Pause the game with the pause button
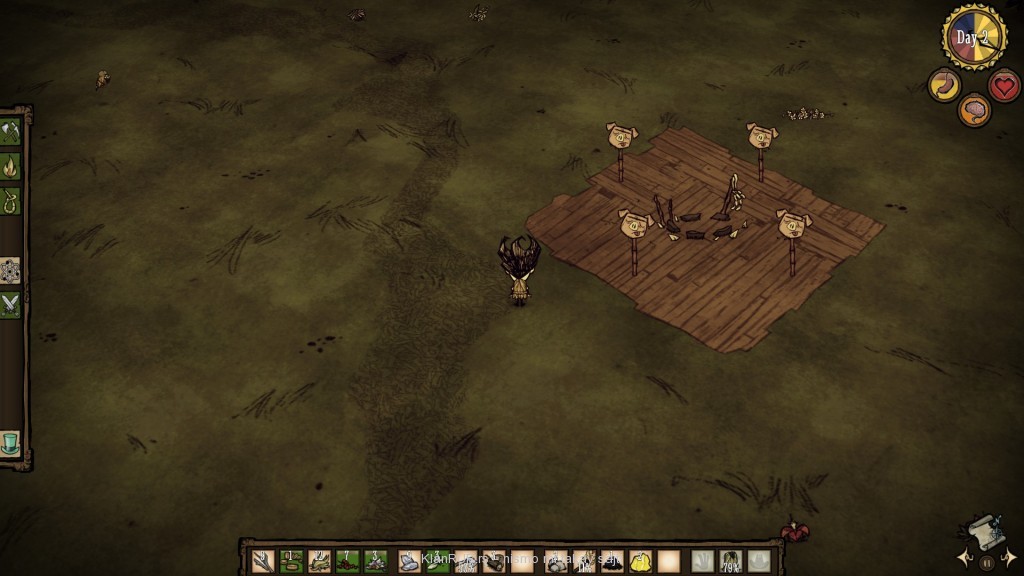The image size is (1024, 576). [x=987, y=563]
